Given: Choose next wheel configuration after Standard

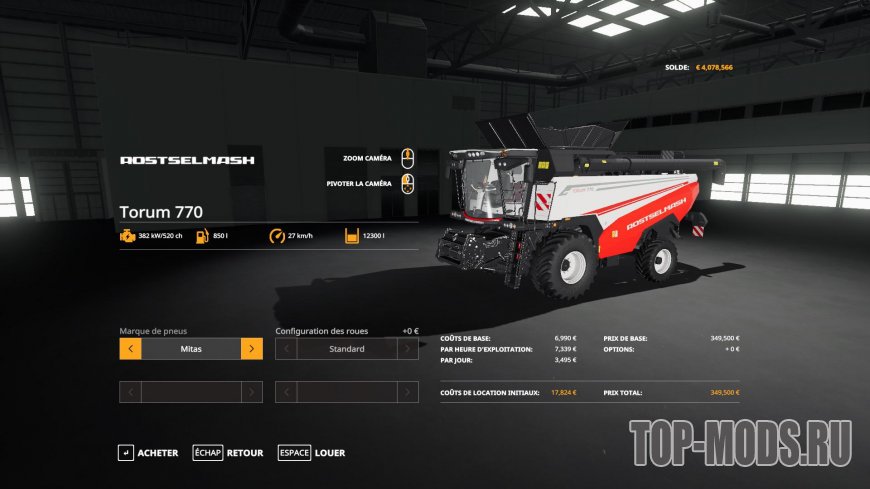Looking at the screenshot, I should (408, 349).
